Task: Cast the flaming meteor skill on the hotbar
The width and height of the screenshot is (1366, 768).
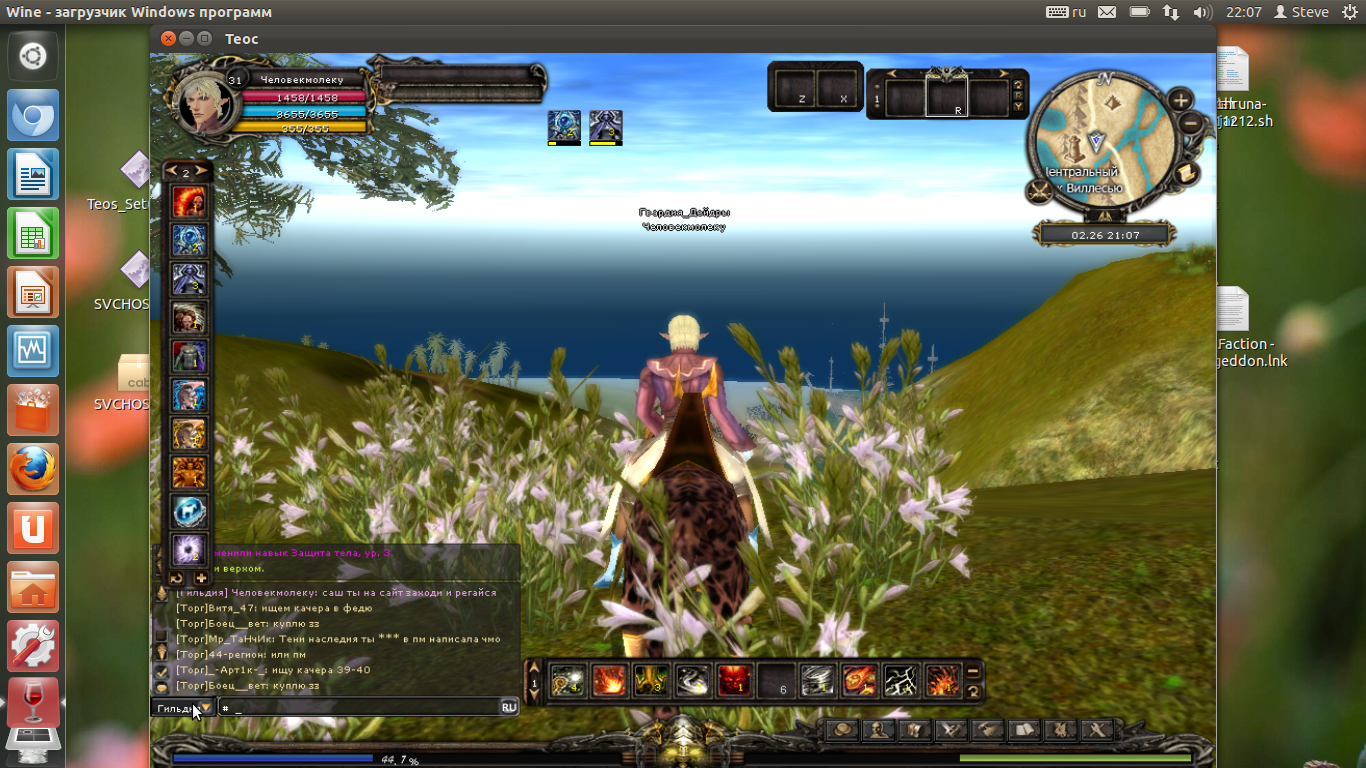Action: click(x=859, y=680)
